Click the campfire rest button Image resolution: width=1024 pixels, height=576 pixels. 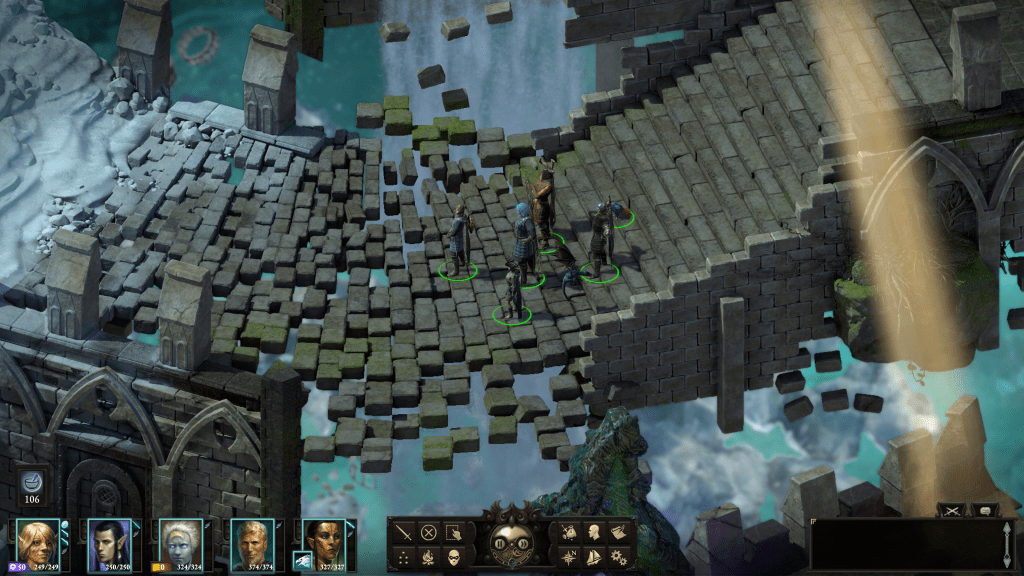(x=428, y=557)
